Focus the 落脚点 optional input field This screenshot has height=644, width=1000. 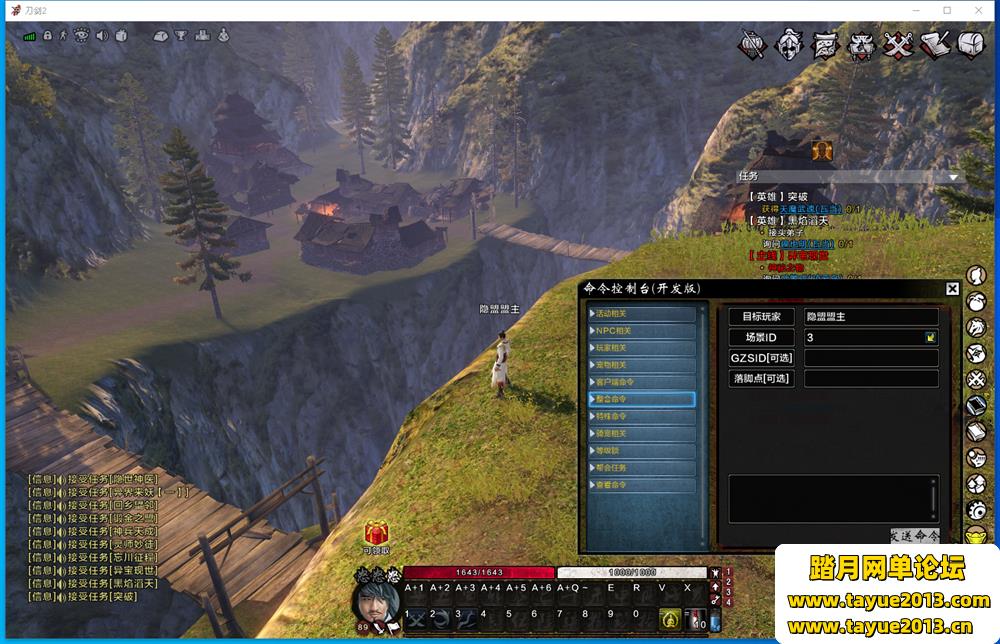click(871, 379)
